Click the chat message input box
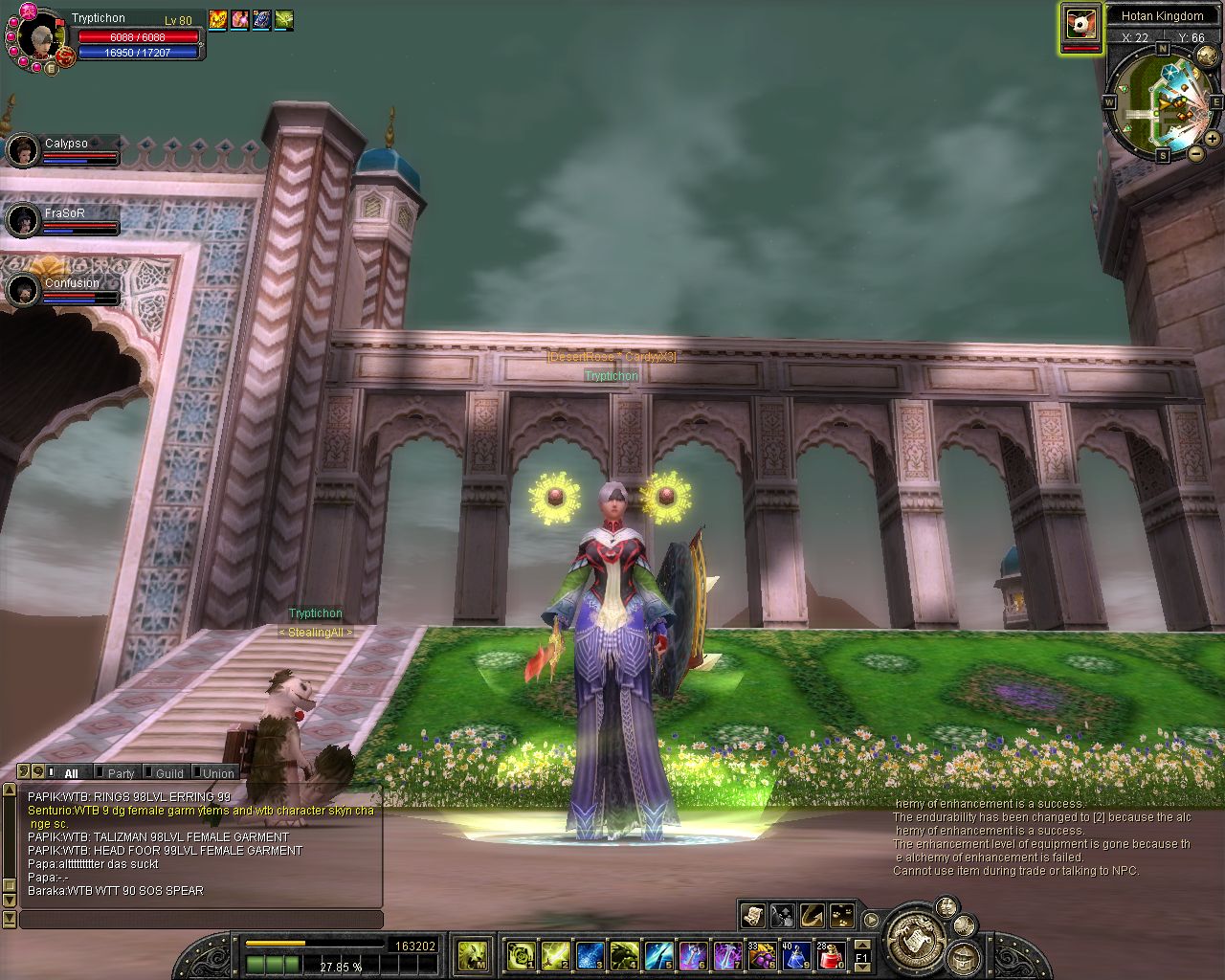The height and width of the screenshot is (980, 1225). pyautogui.click(x=201, y=920)
